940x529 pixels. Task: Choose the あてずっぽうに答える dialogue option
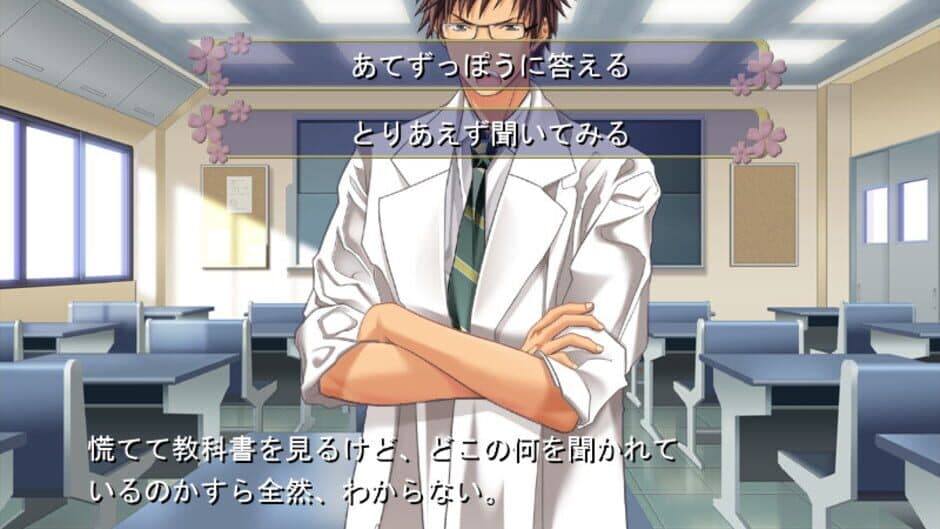pos(489,66)
